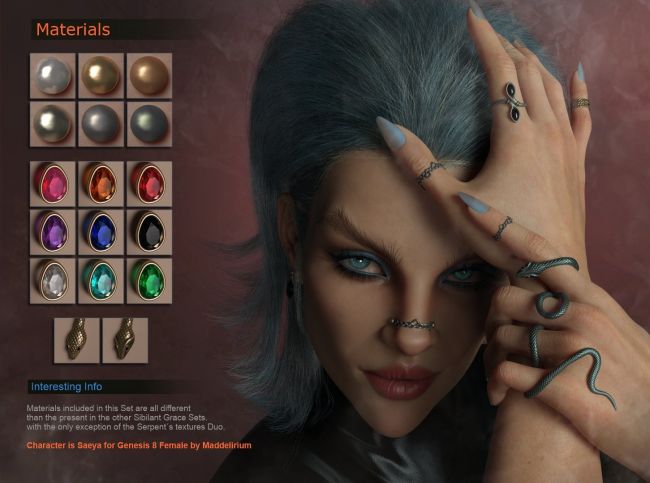Choose the green emerald gem swatch

tap(149, 280)
